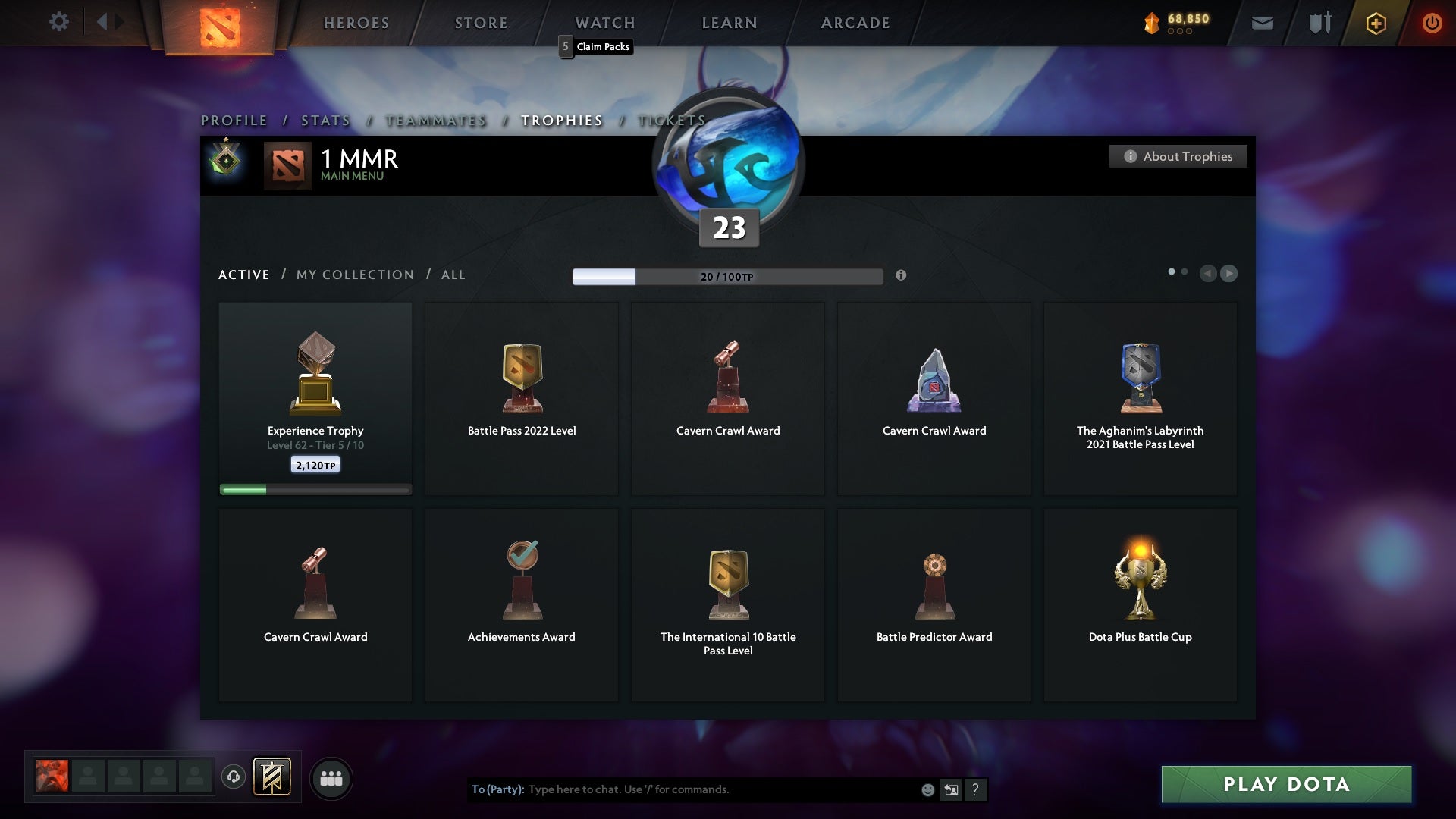
Task: Click the About Trophies button
Action: click(1178, 156)
